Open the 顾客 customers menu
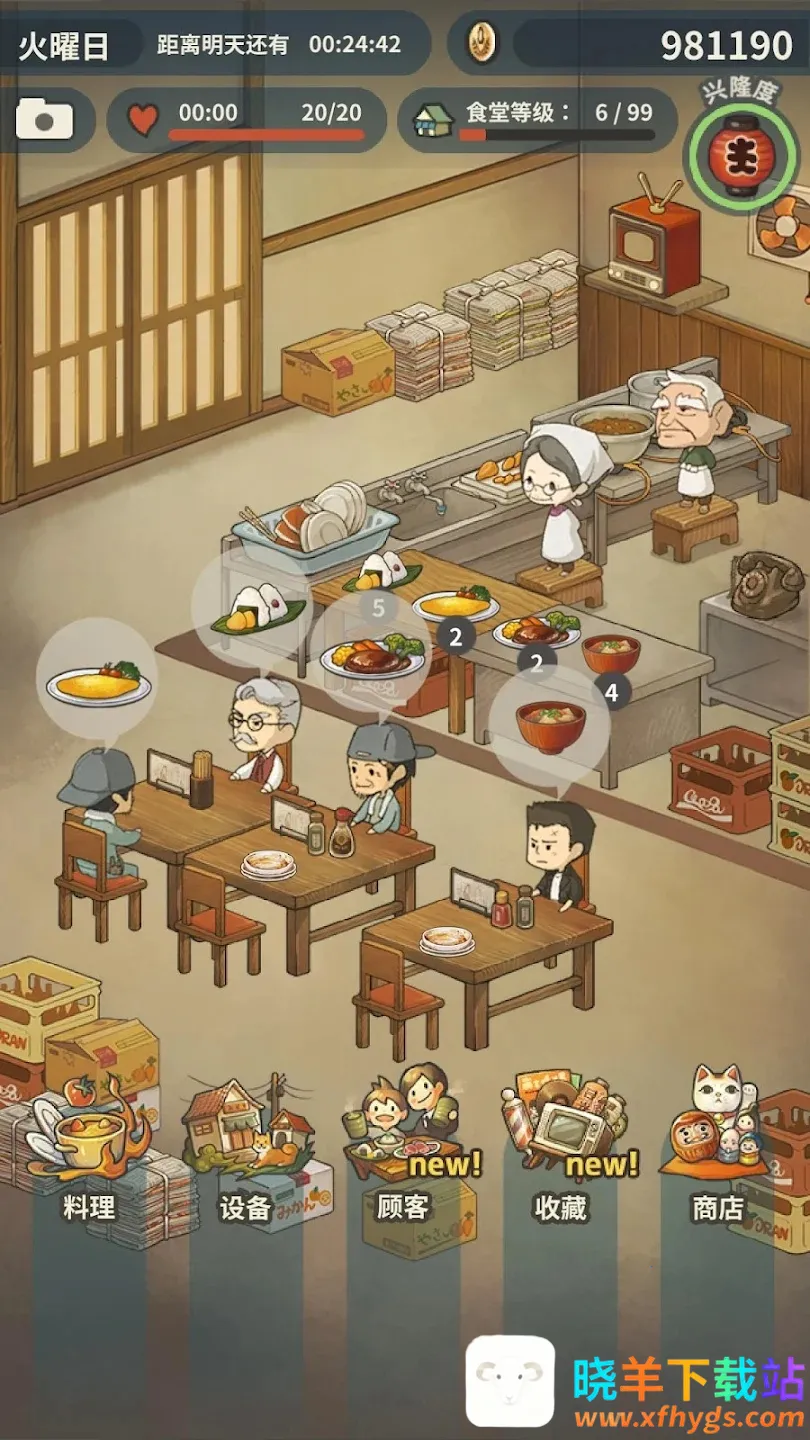810x1440 pixels. pos(405,1150)
